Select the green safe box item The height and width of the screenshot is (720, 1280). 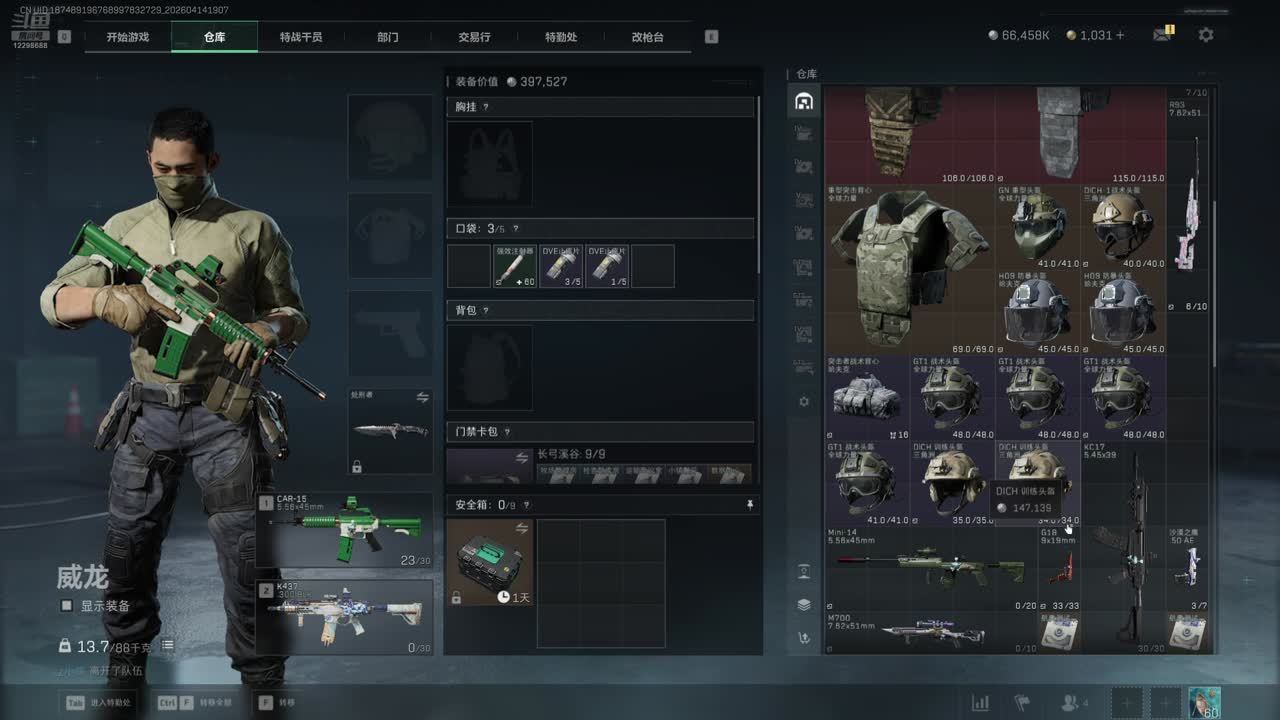490,562
